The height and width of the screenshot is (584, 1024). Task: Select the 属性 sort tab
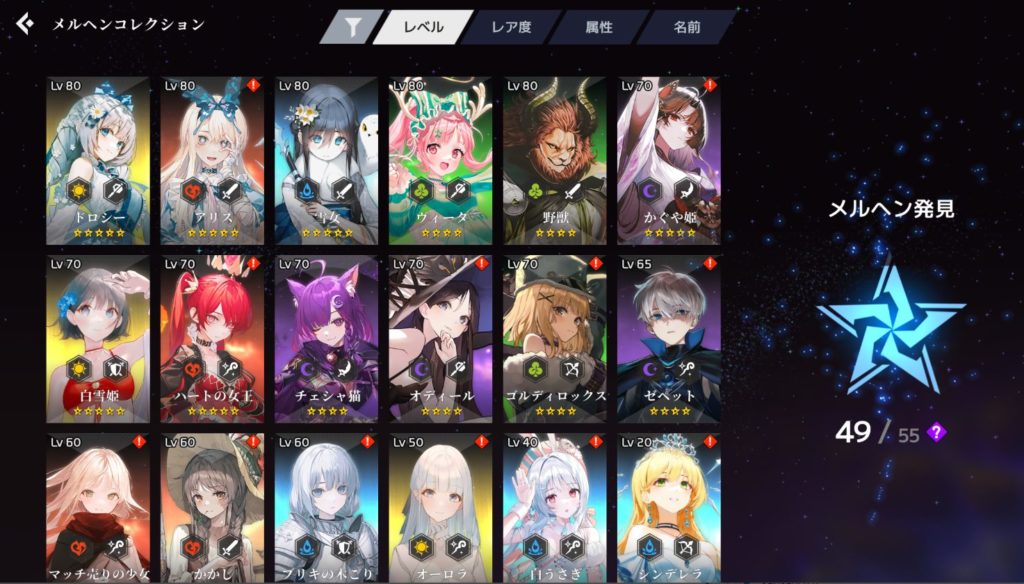click(599, 28)
